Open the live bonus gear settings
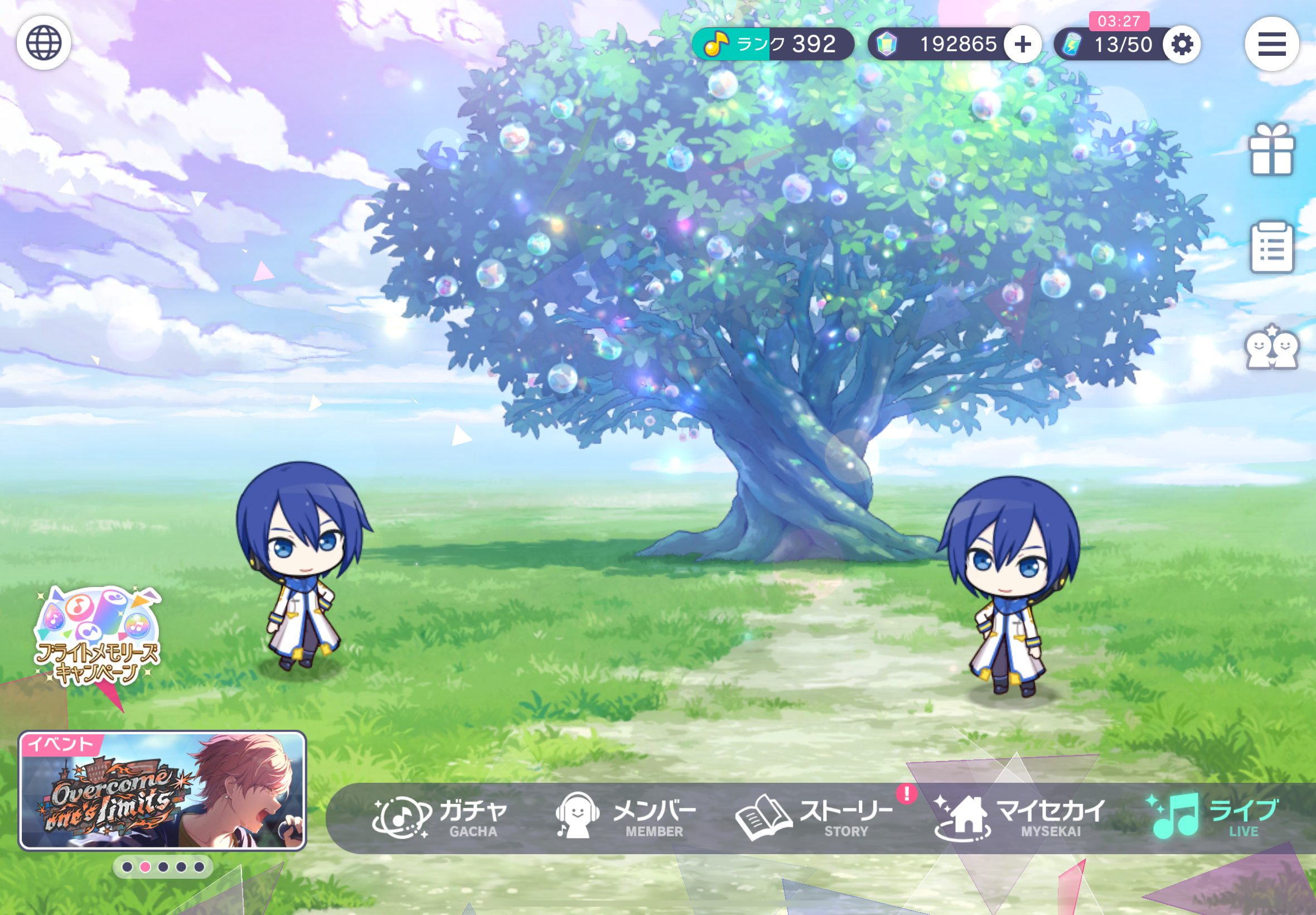Image resolution: width=1316 pixels, height=915 pixels. point(1182,44)
